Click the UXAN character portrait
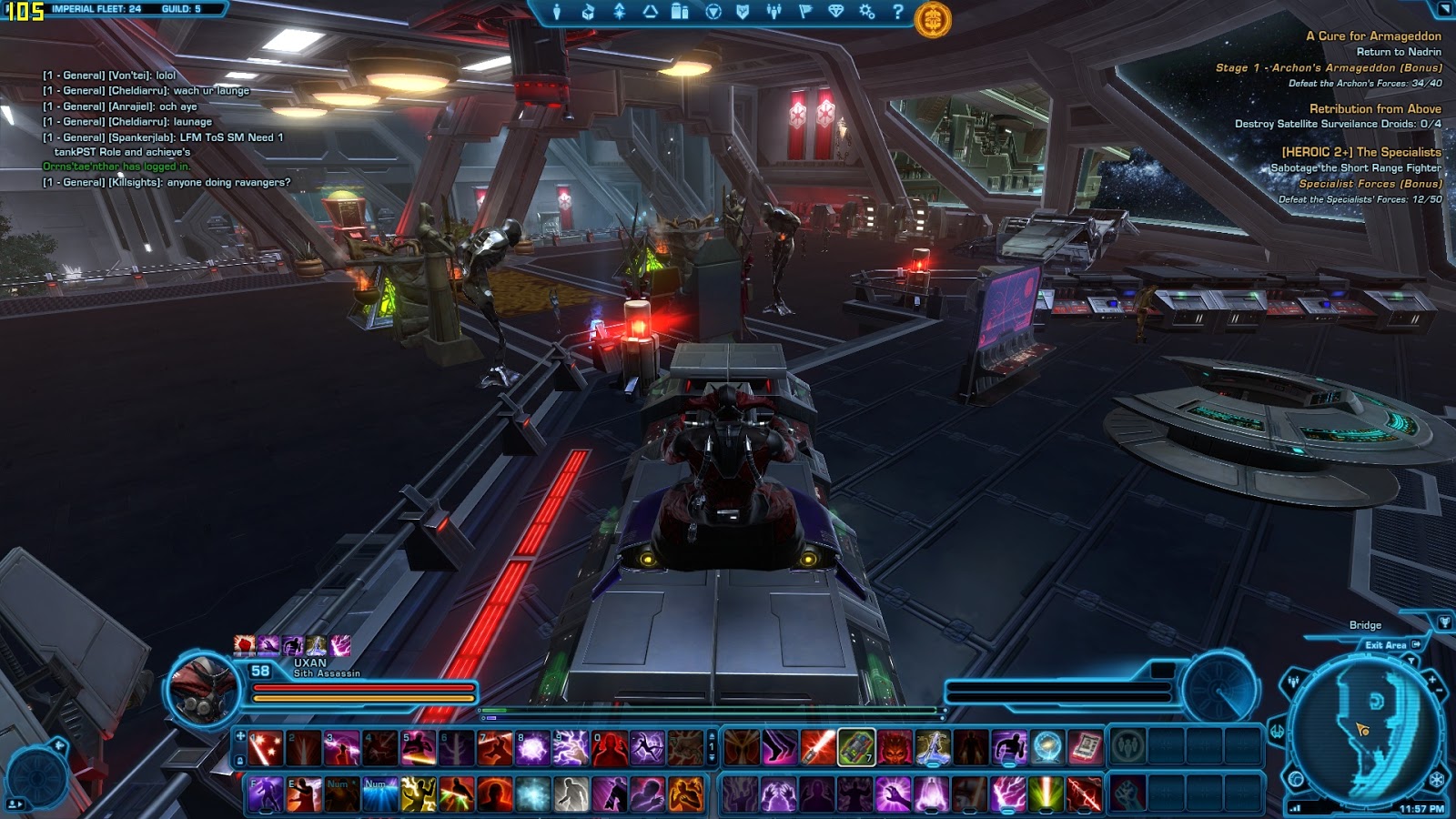The image size is (1456, 819). click(x=201, y=689)
